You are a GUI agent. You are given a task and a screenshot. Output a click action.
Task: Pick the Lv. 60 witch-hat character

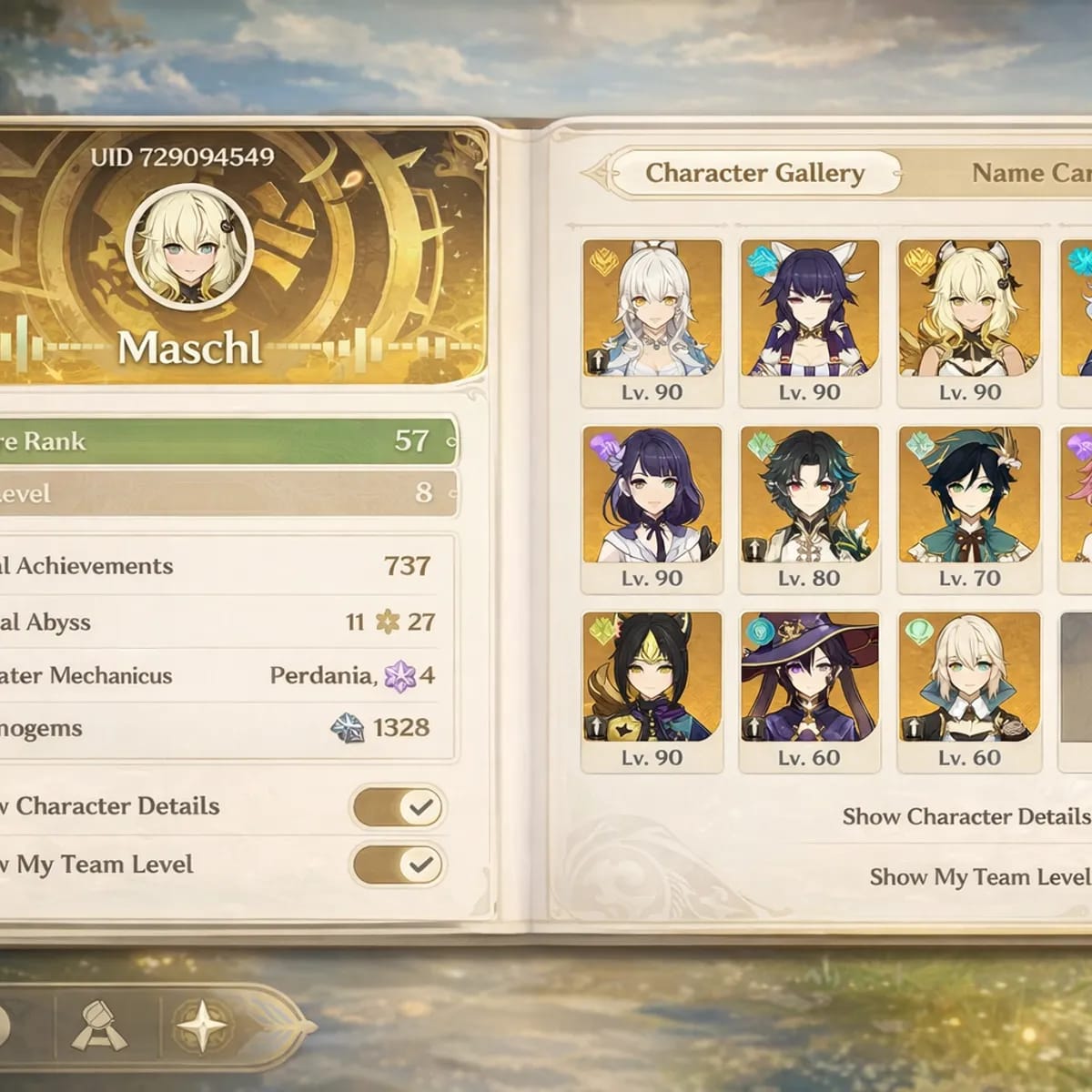click(809, 689)
